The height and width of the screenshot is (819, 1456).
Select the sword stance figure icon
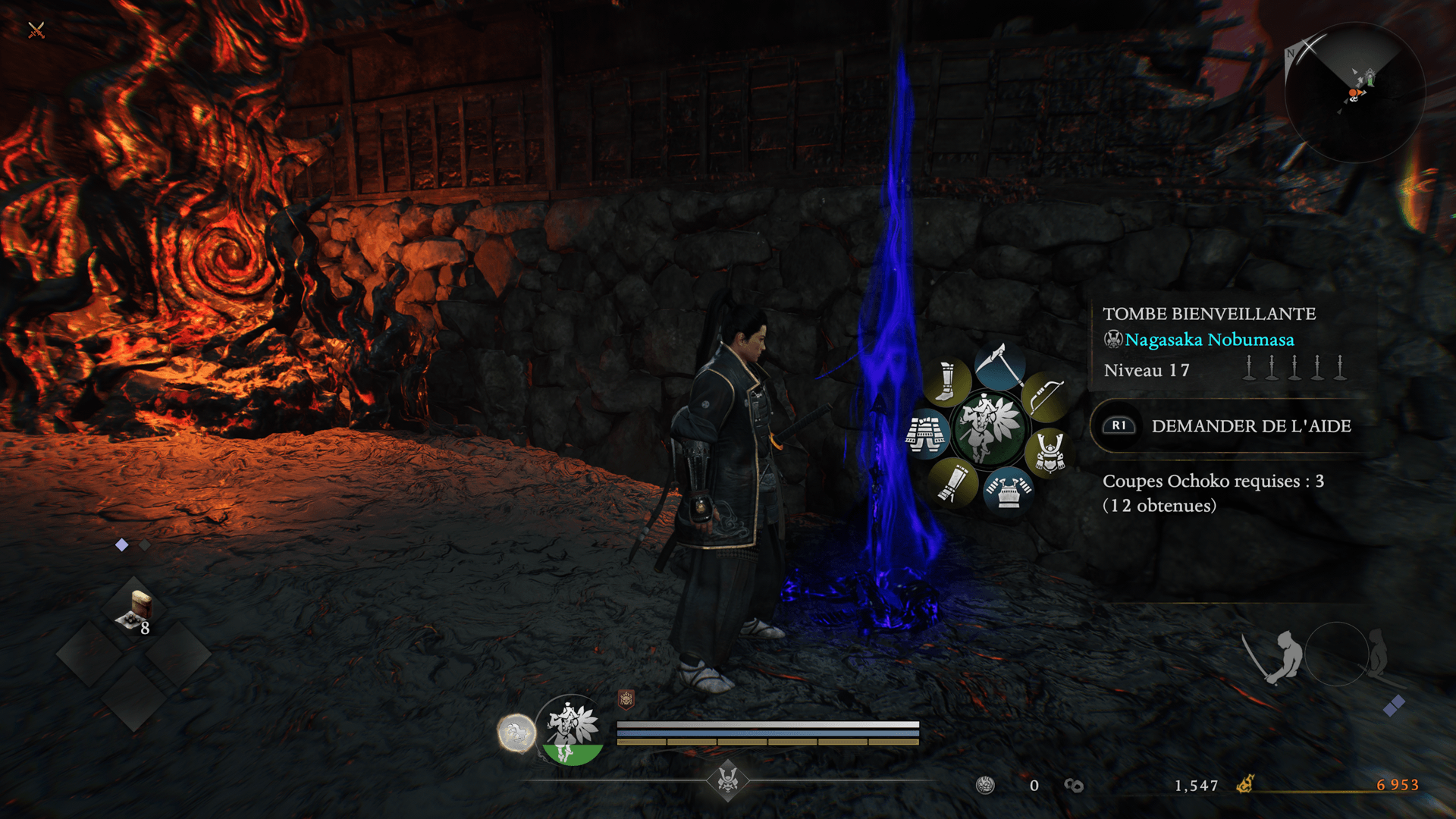click(1276, 656)
